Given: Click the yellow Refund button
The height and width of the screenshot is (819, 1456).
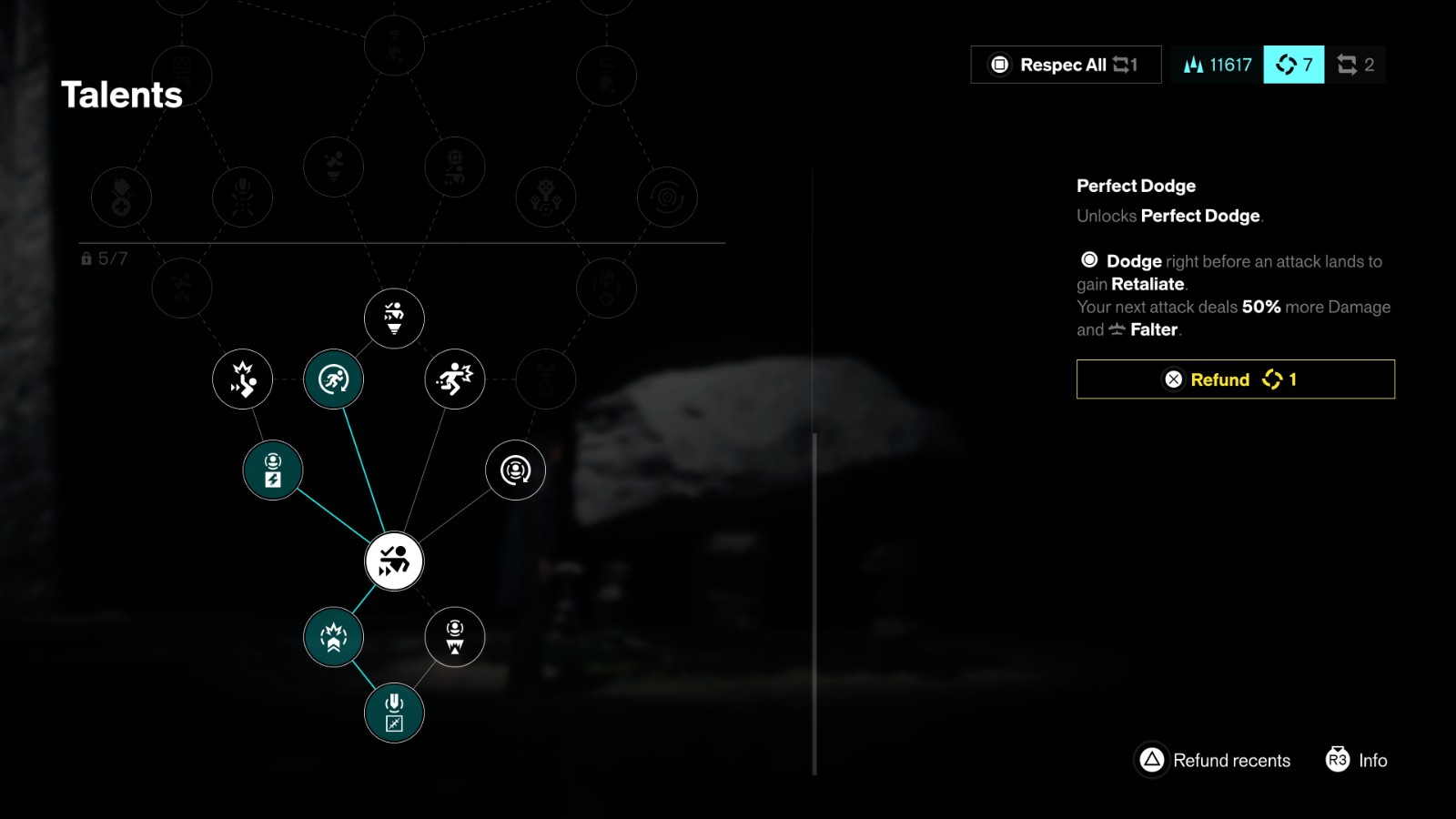Looking at the screenshot, I should coord(1235,379).
